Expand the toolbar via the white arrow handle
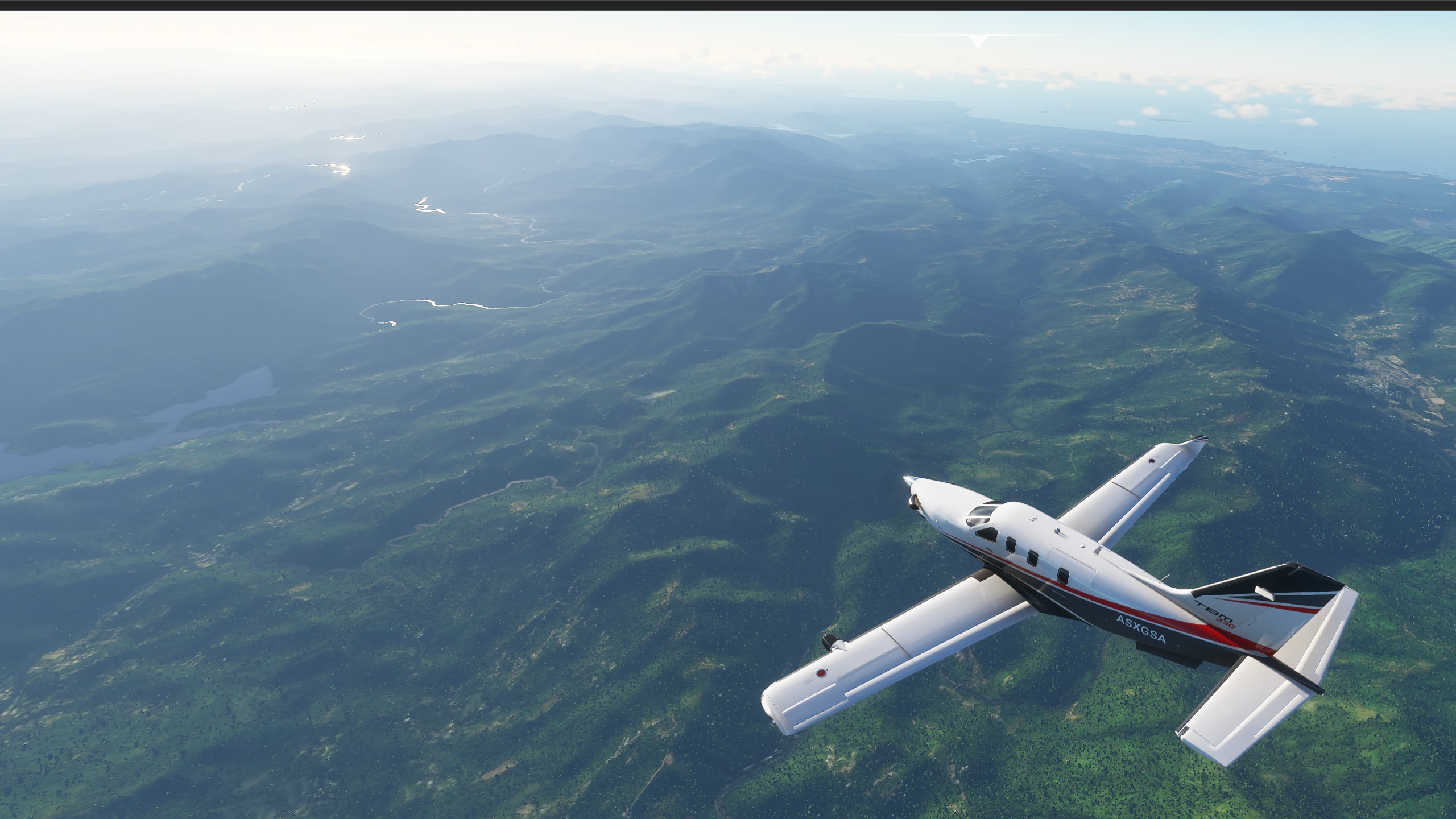Image resolution: width=1456 pixels, height=819 pixels. click(x=978, y=40)
